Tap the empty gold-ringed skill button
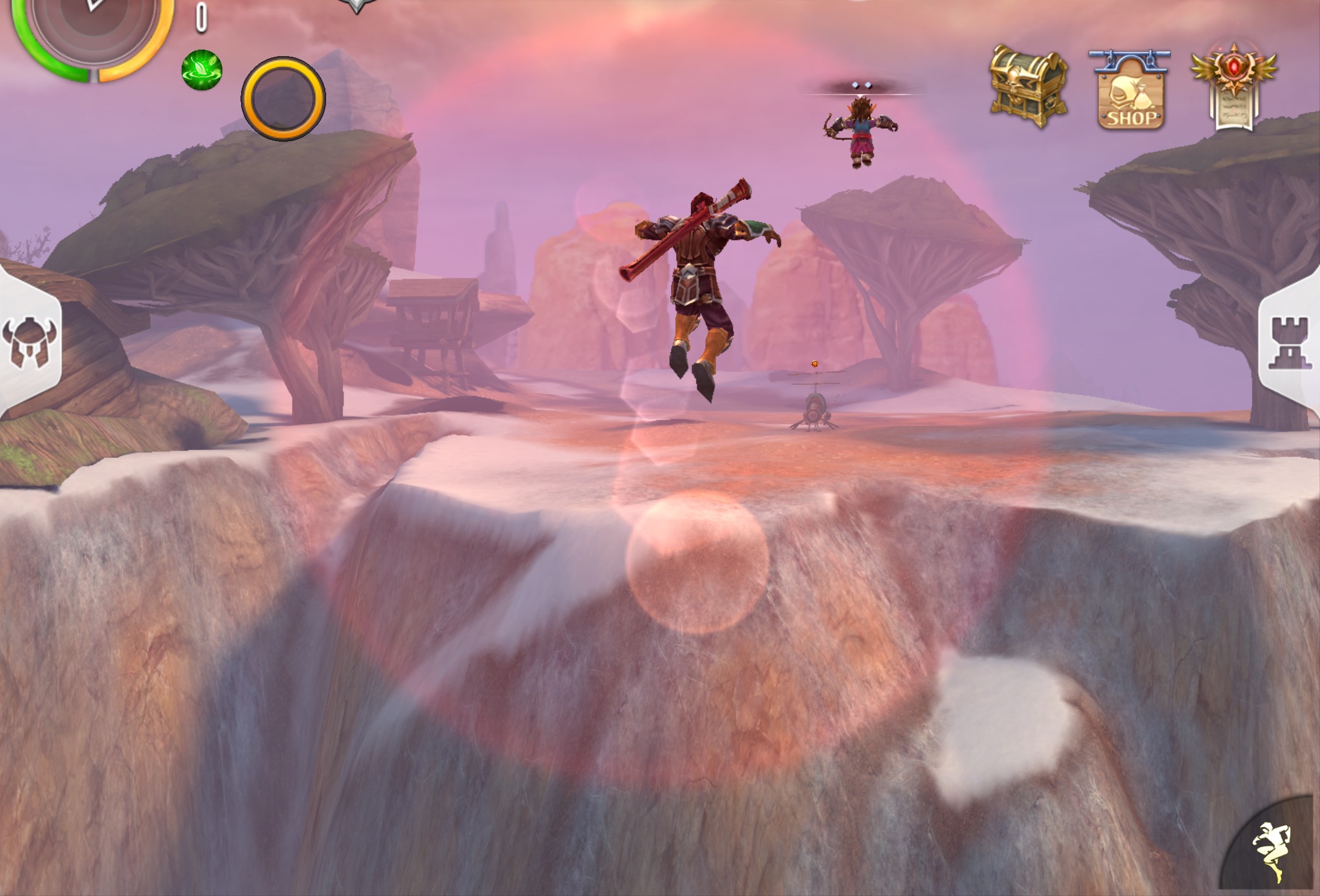The image size is (1320, 896). tap(283, 99)
